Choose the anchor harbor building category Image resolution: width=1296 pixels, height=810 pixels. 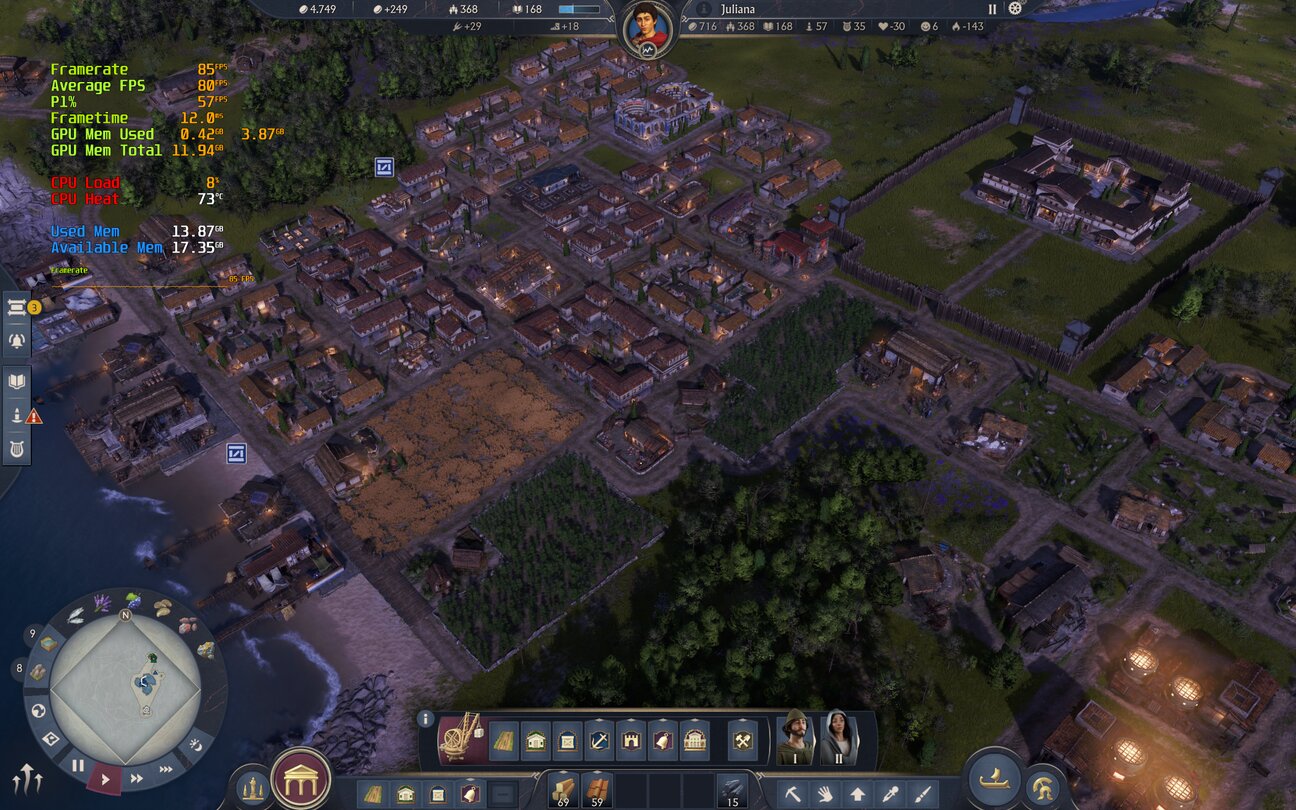598,741
